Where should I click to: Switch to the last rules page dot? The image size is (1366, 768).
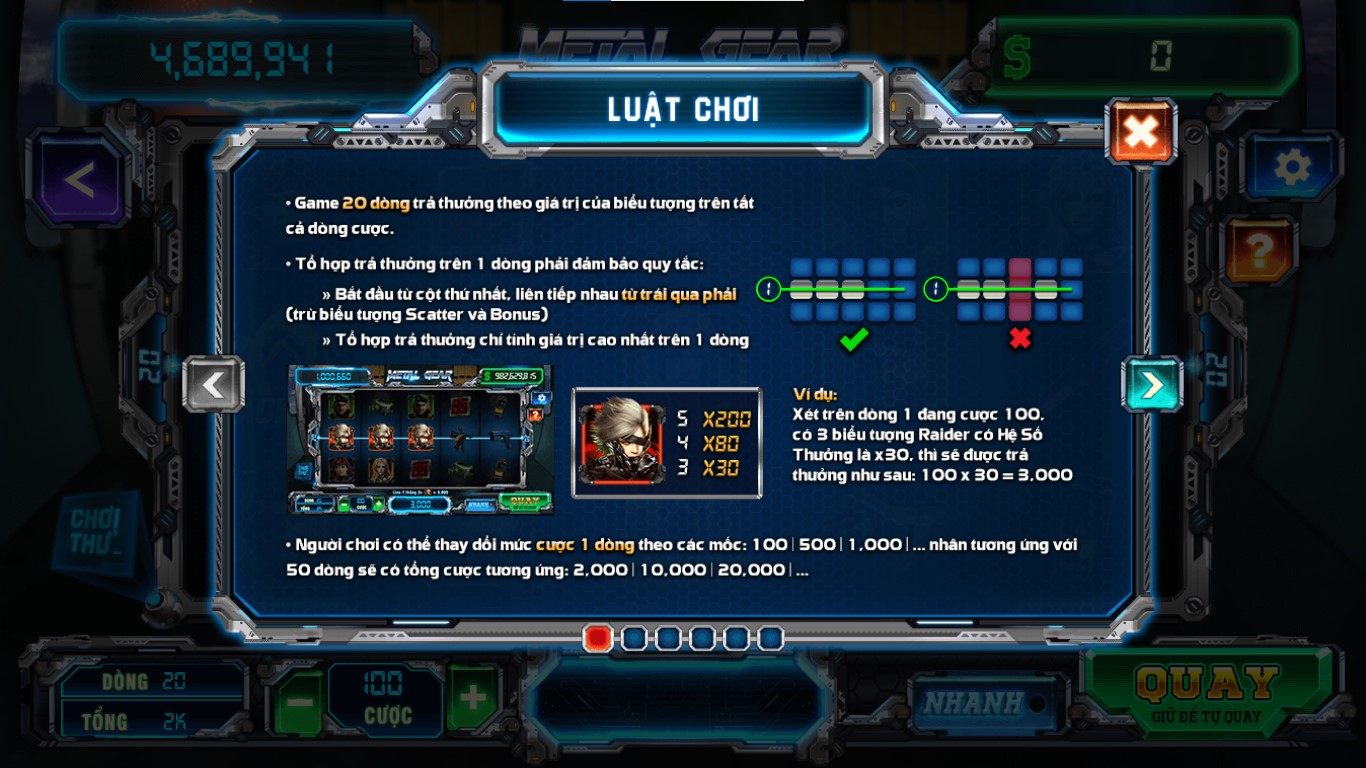pyautogui.click(x=771, y=636)
